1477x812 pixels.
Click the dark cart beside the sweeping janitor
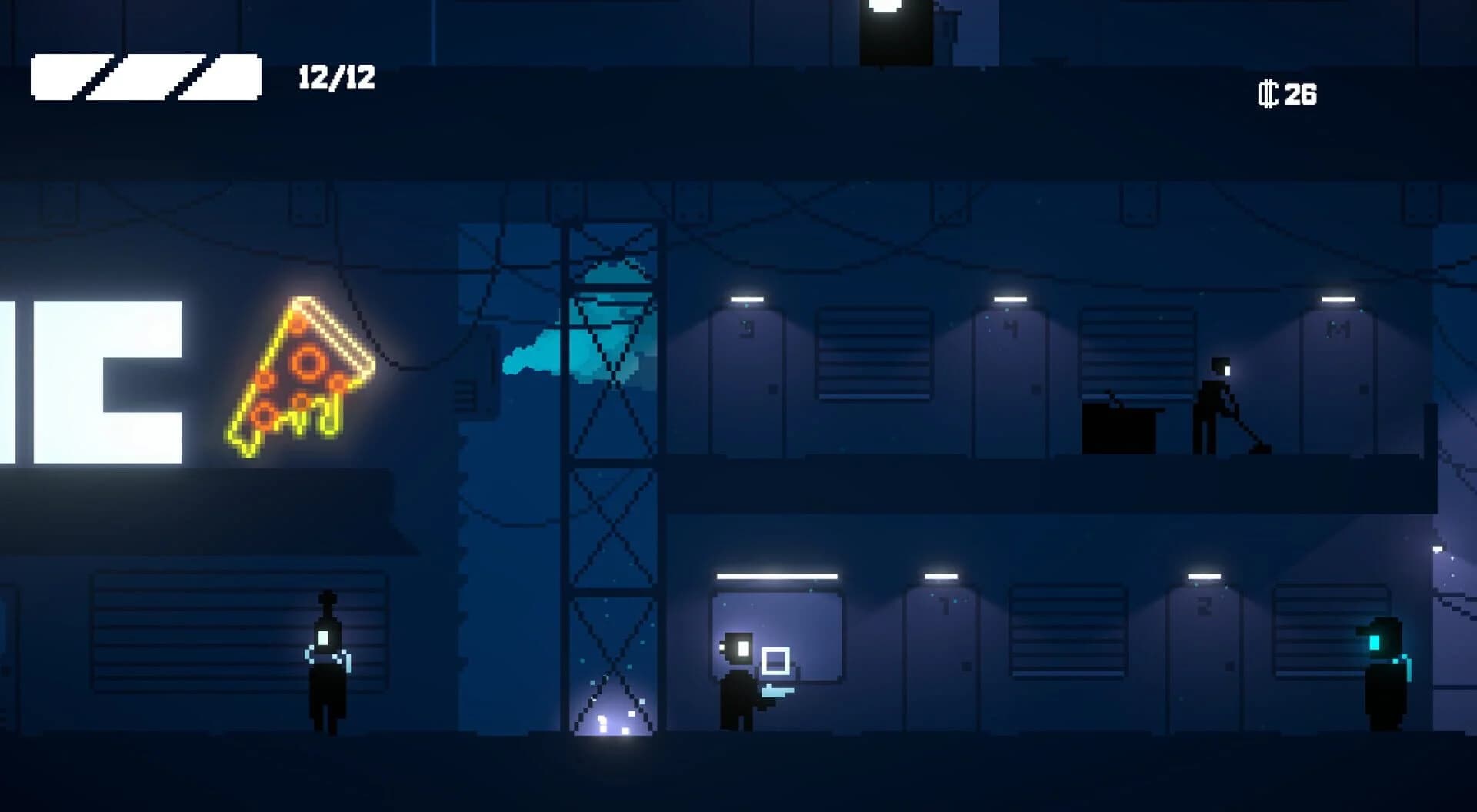coord(1119,431)
